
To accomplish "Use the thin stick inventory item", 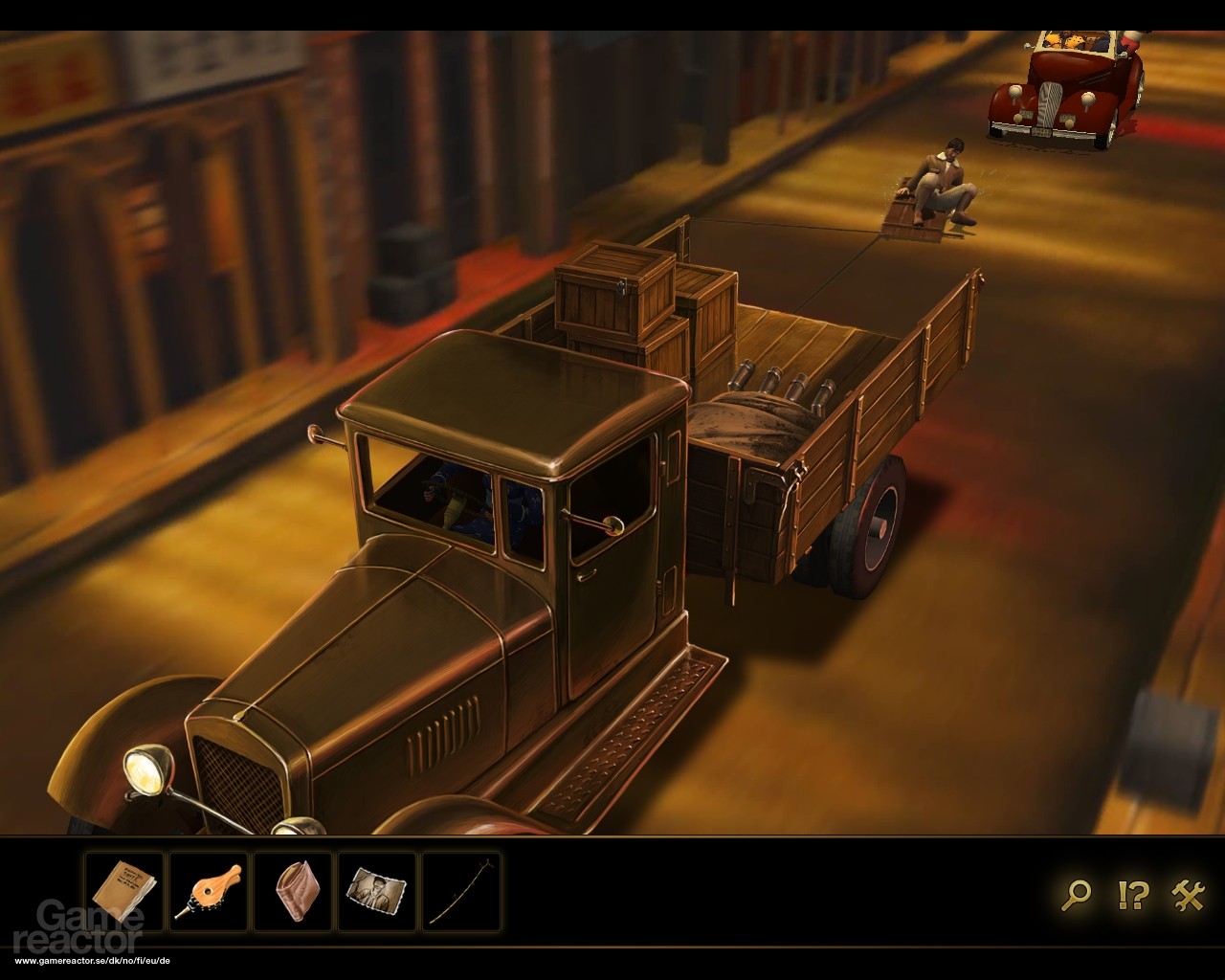I will tap(460, 892).
